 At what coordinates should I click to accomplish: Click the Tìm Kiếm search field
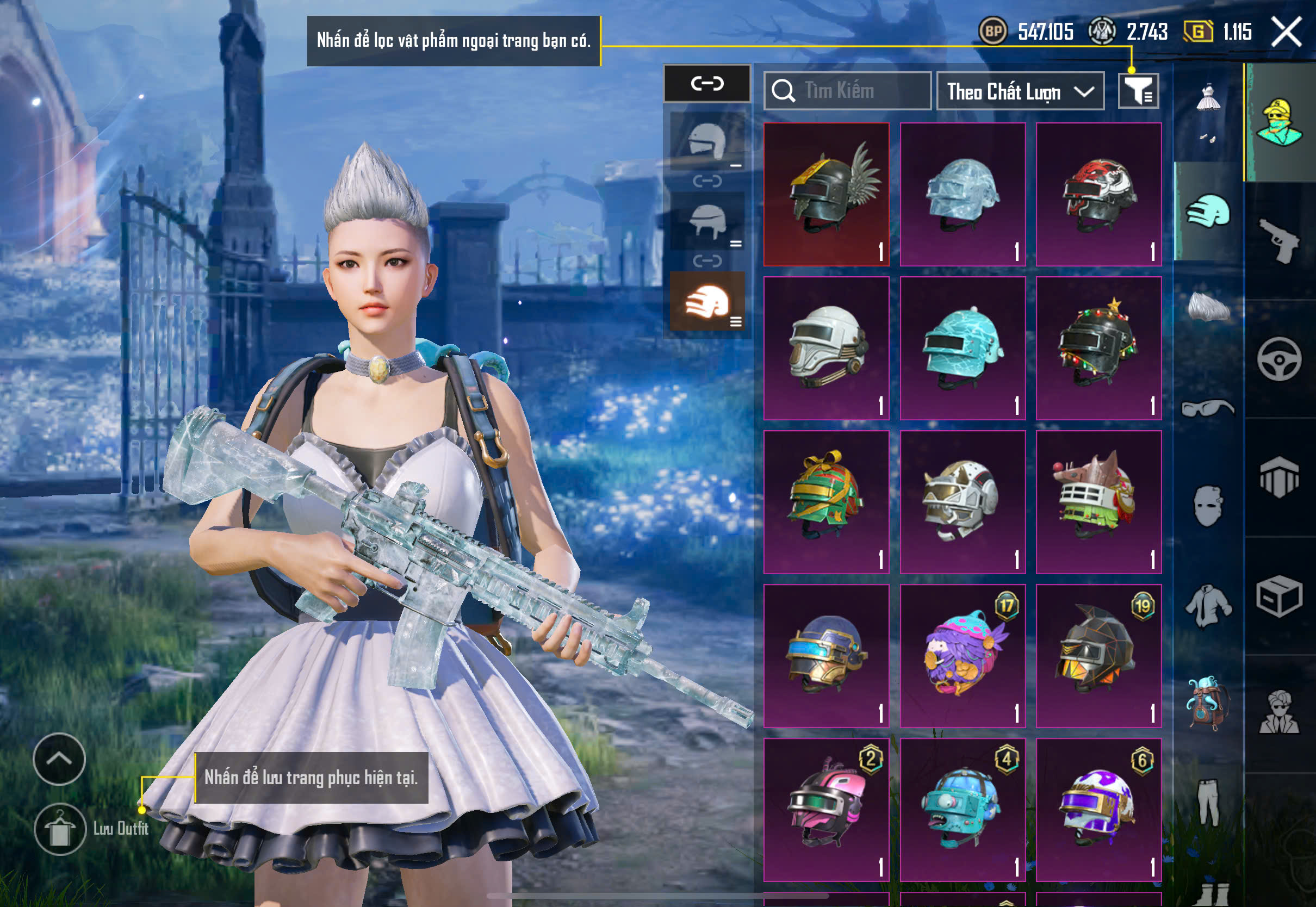point(848,91)
